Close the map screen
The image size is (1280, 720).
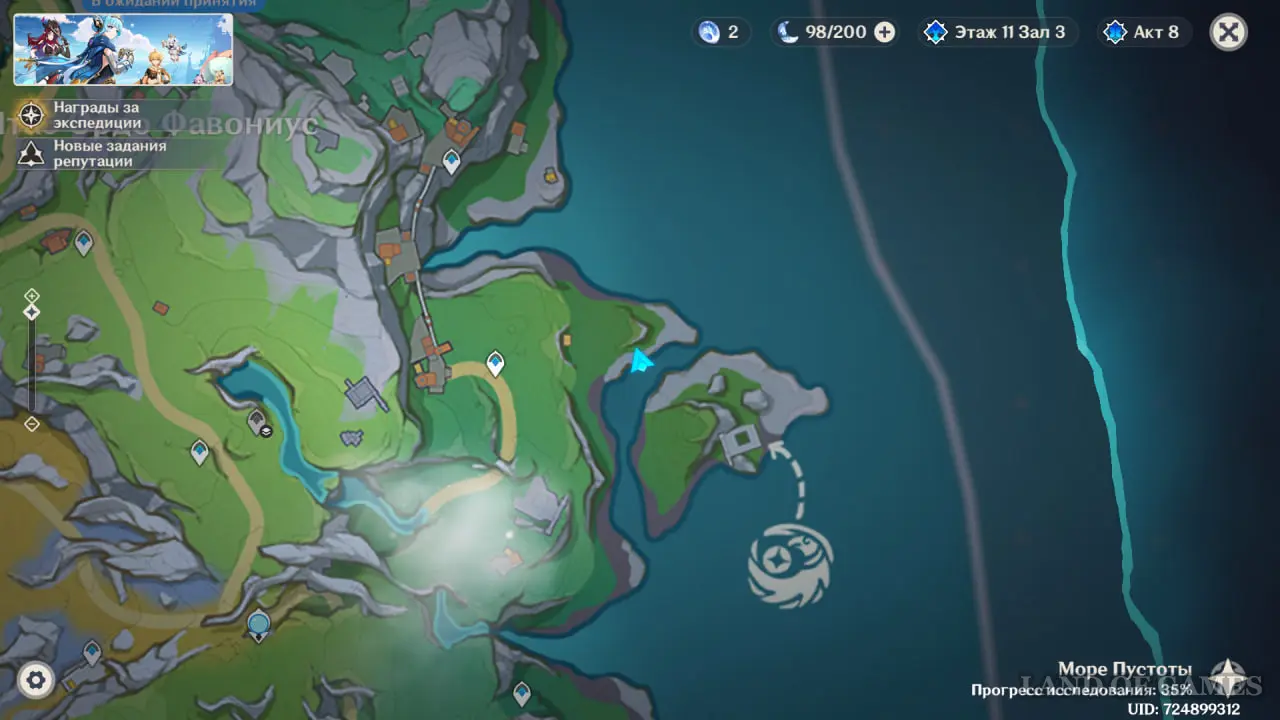click(x=1228, y=32)
